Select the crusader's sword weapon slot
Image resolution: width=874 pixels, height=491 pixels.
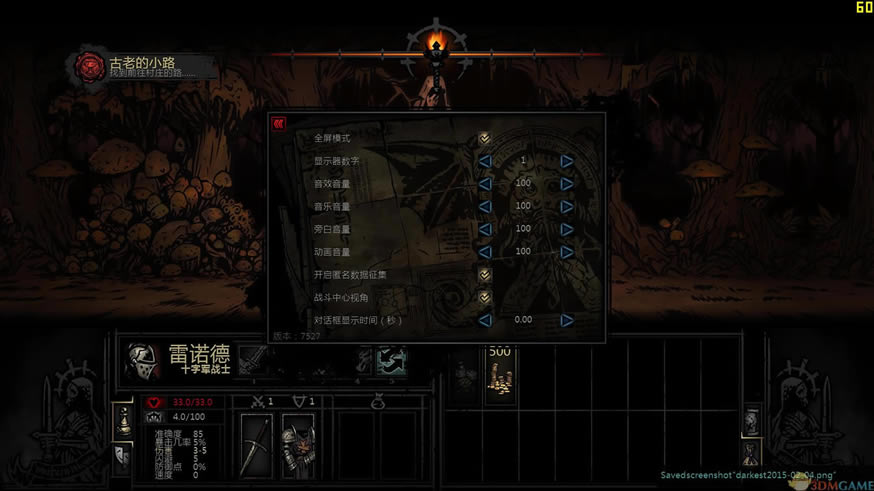[x=257, y=443]
